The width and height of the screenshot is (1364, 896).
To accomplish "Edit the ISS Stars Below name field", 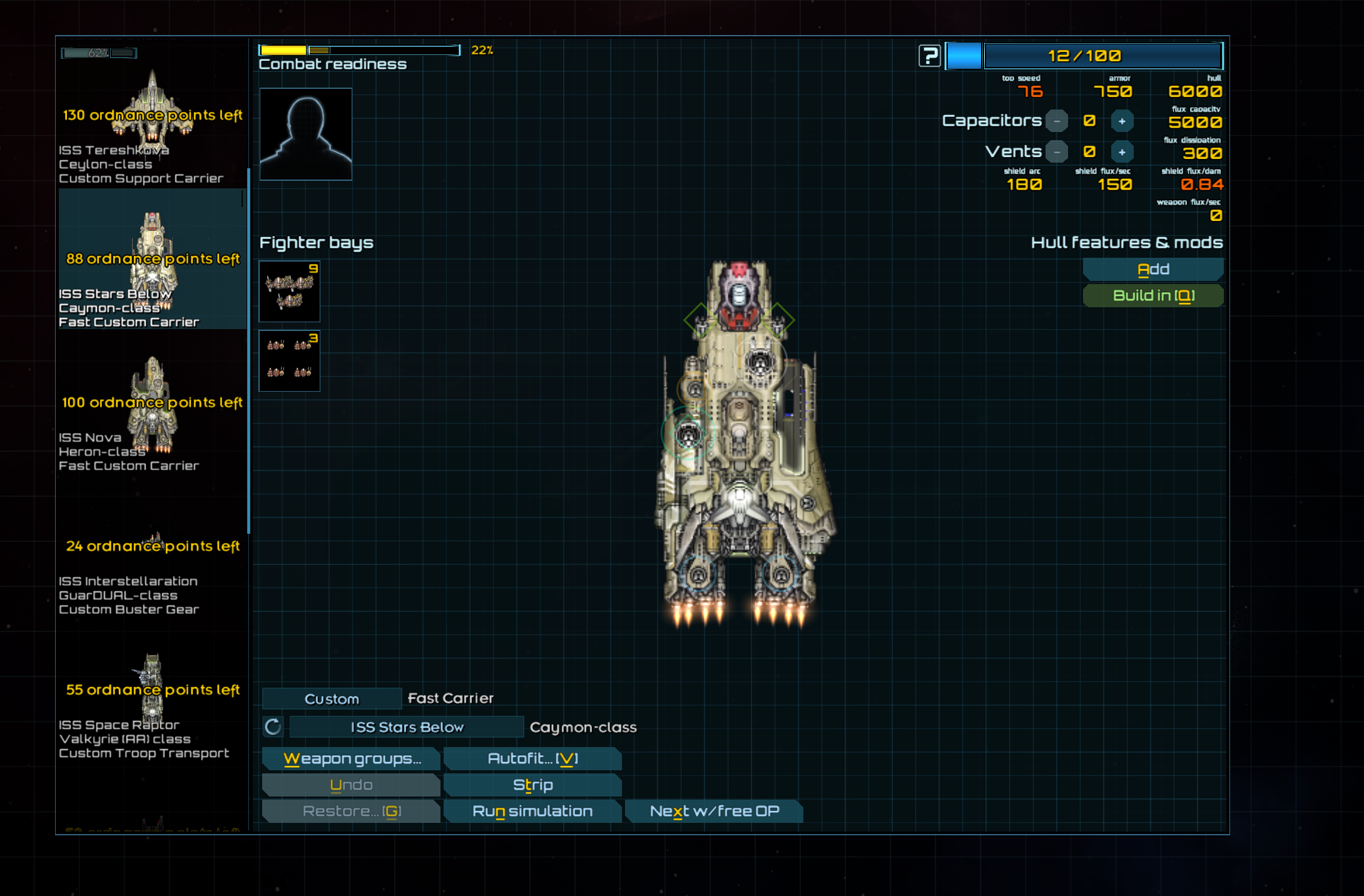I will click(x=407, y=727).
